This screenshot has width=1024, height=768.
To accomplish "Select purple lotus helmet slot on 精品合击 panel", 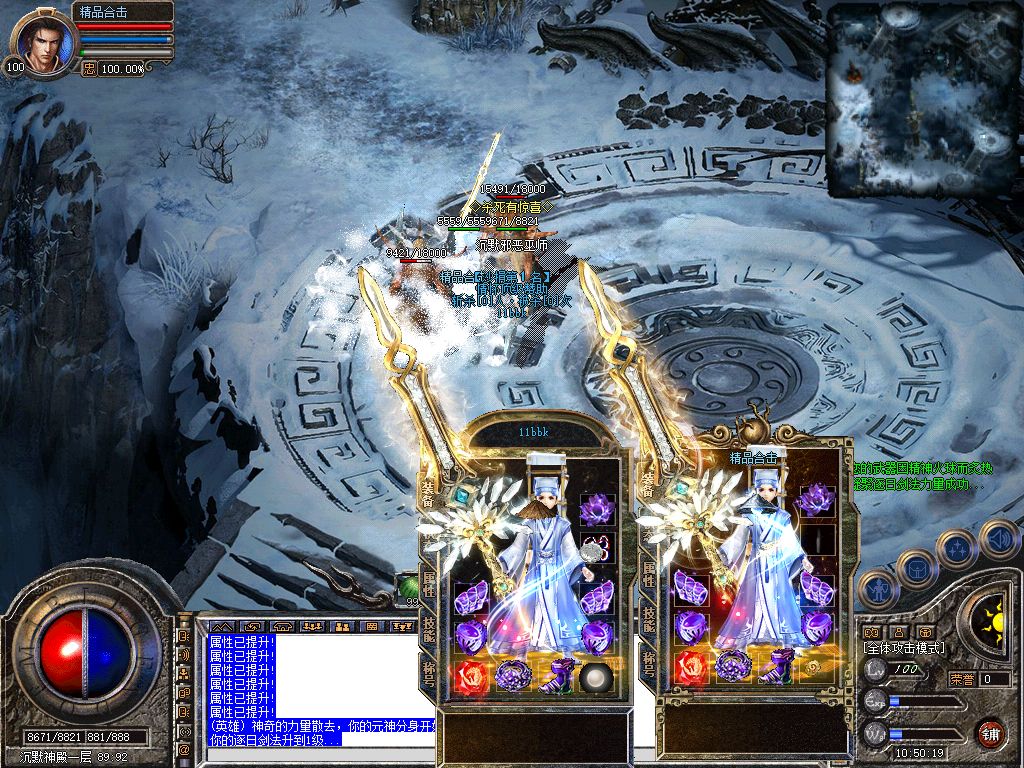I will (817, 497).
